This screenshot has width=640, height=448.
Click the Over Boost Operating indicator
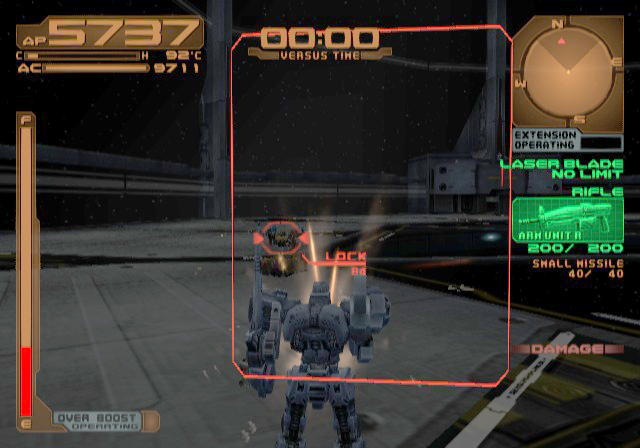point(93,422)
